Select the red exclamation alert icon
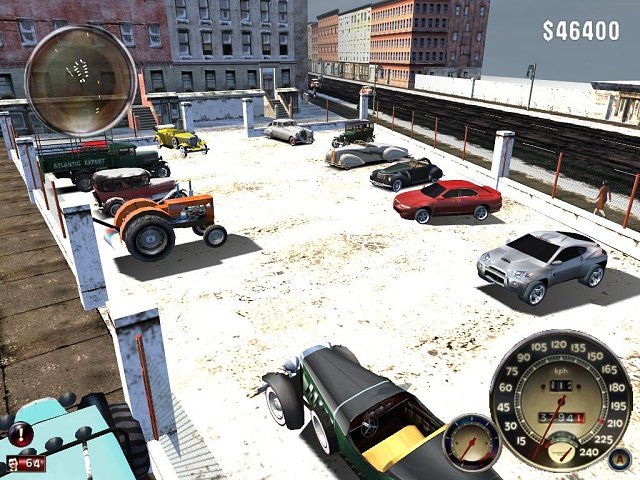 [x=20, y=432]
